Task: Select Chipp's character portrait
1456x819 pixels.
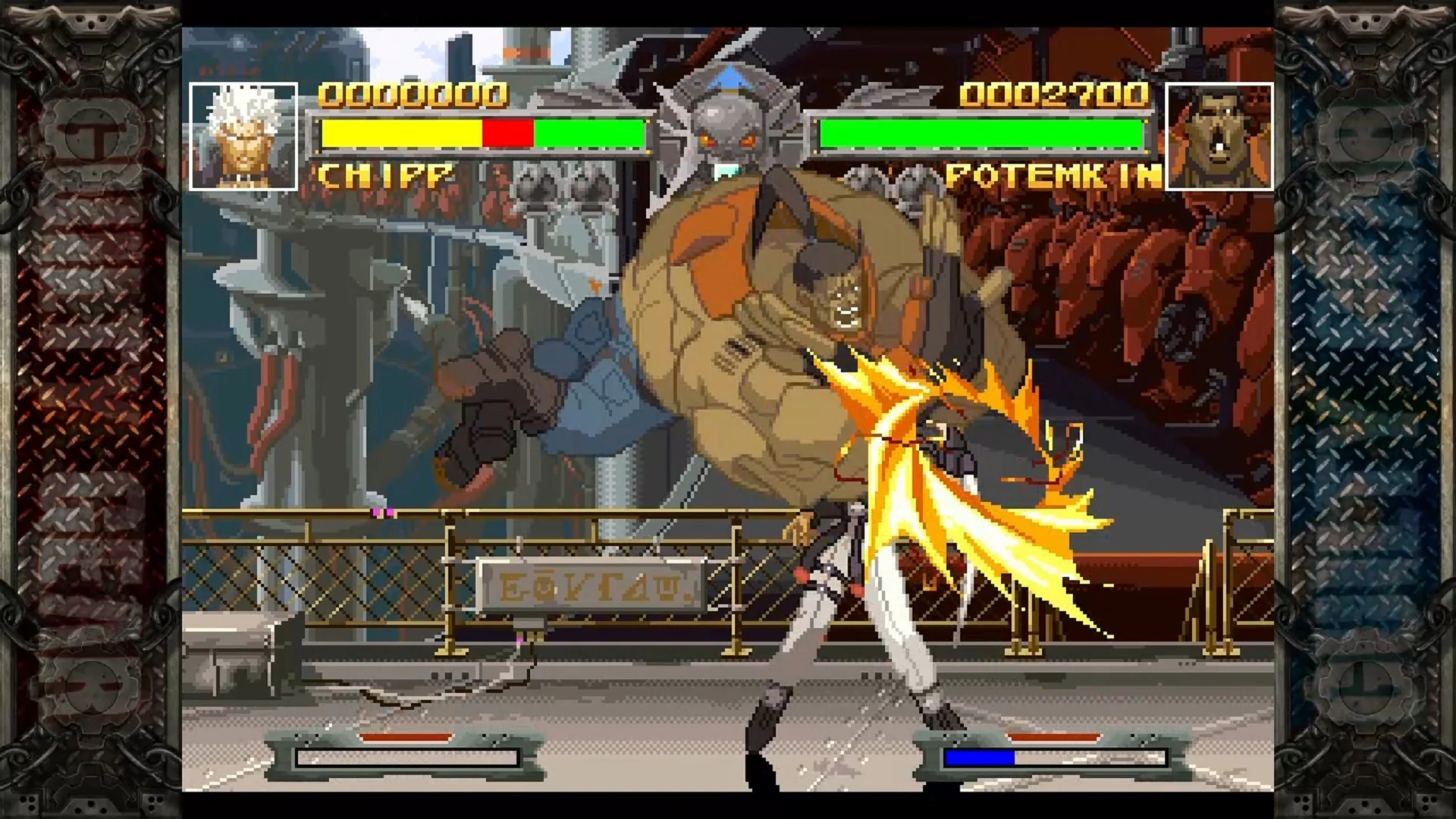Action: 245,135
